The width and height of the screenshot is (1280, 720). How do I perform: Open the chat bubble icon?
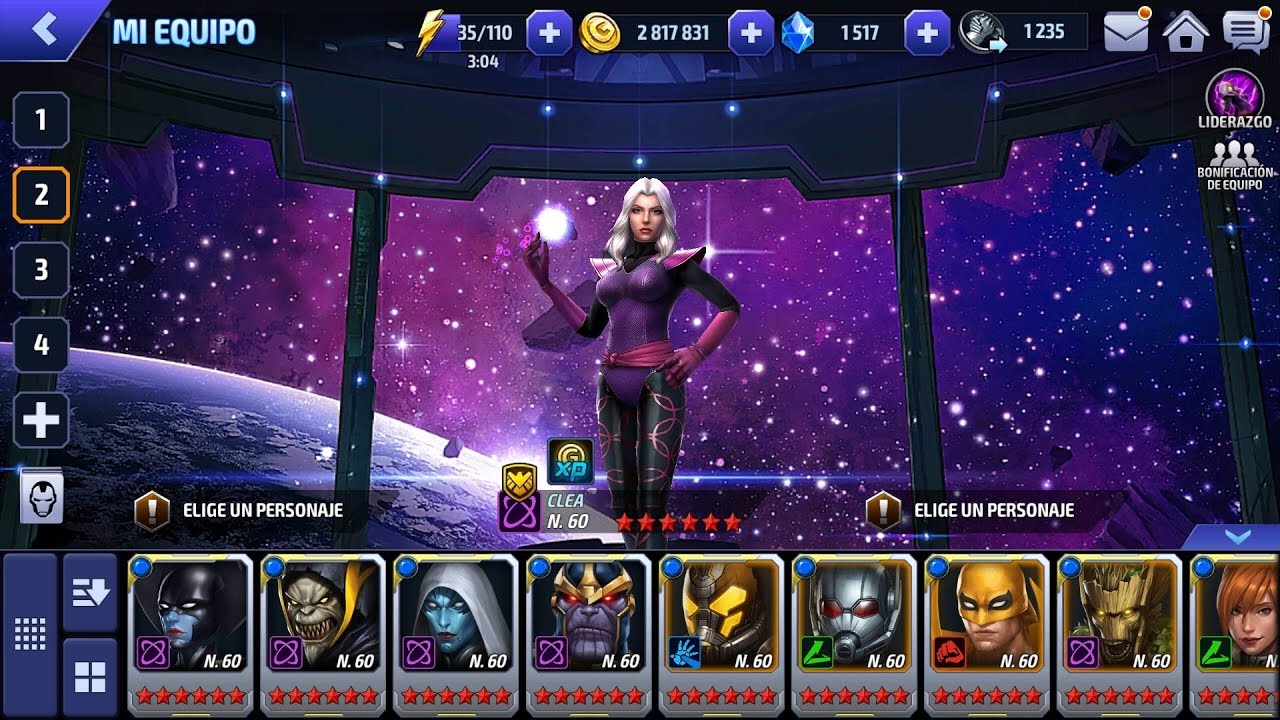[x=1243, y=31]
